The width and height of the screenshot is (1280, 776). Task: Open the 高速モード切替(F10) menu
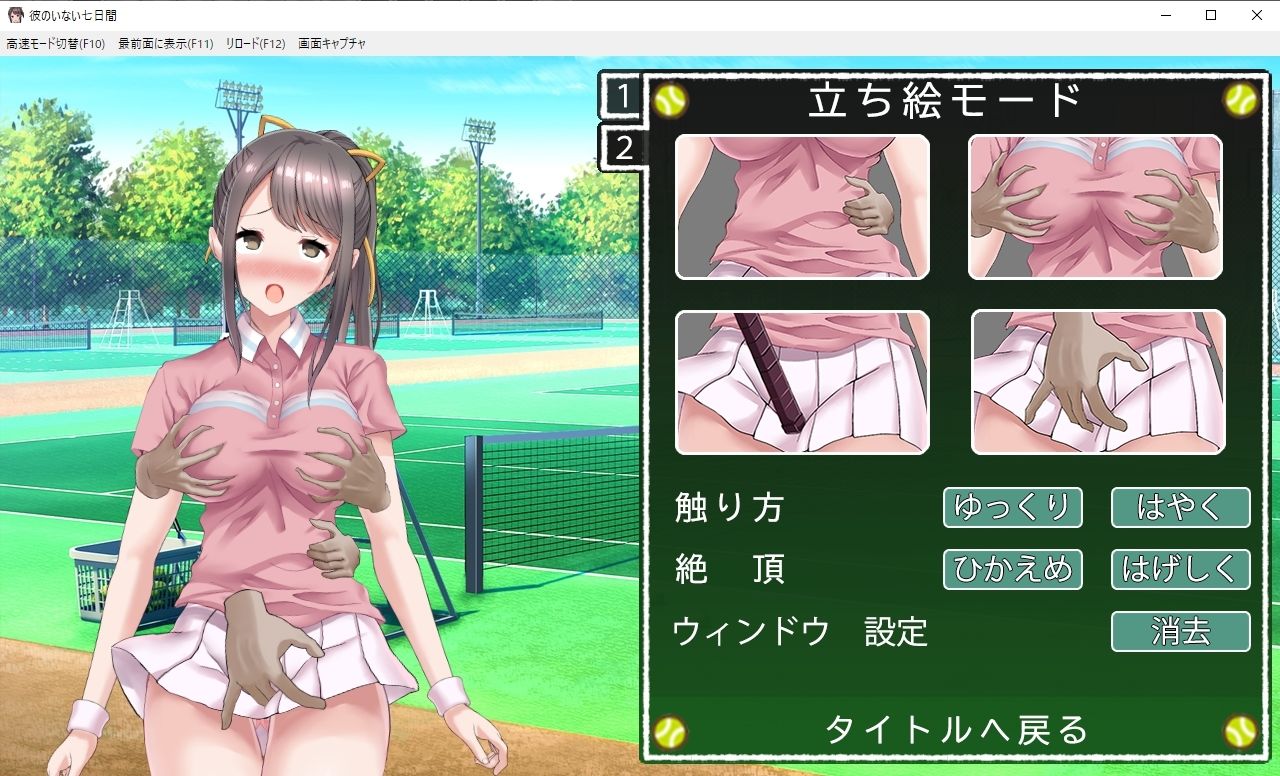[x=55, y=43]
